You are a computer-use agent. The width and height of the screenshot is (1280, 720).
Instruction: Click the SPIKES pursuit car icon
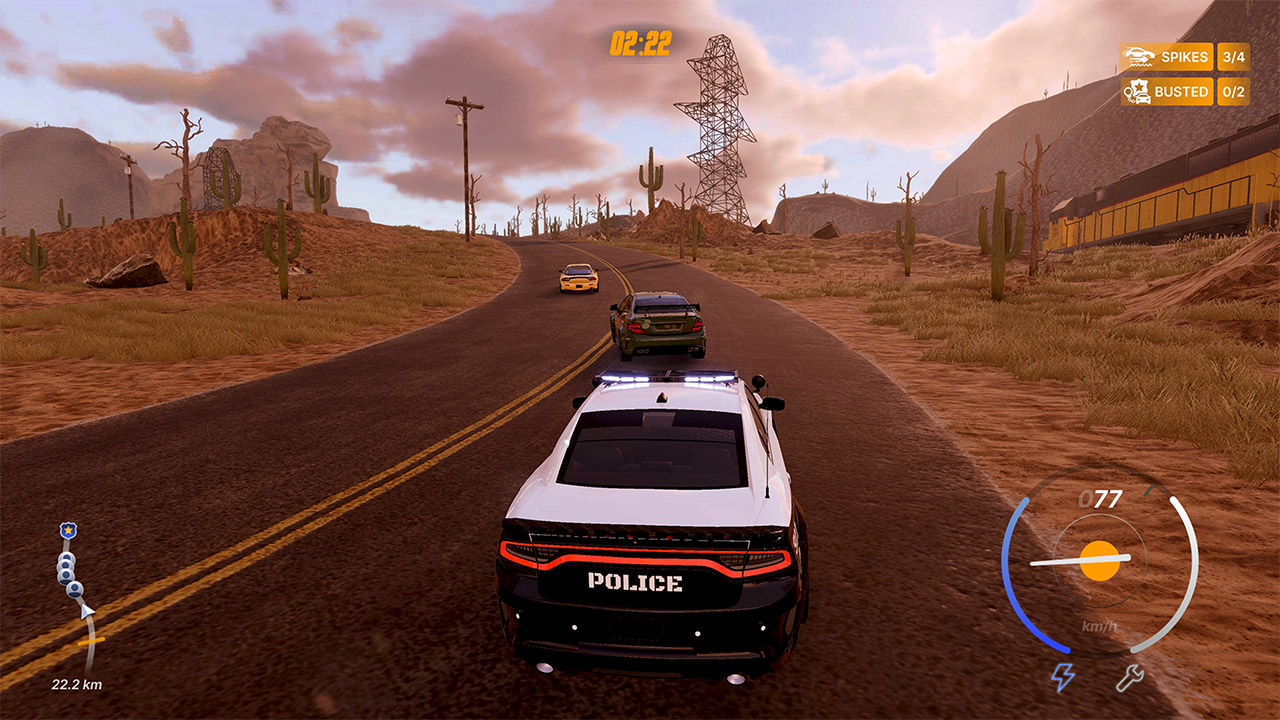click(x=1138, y=56)
